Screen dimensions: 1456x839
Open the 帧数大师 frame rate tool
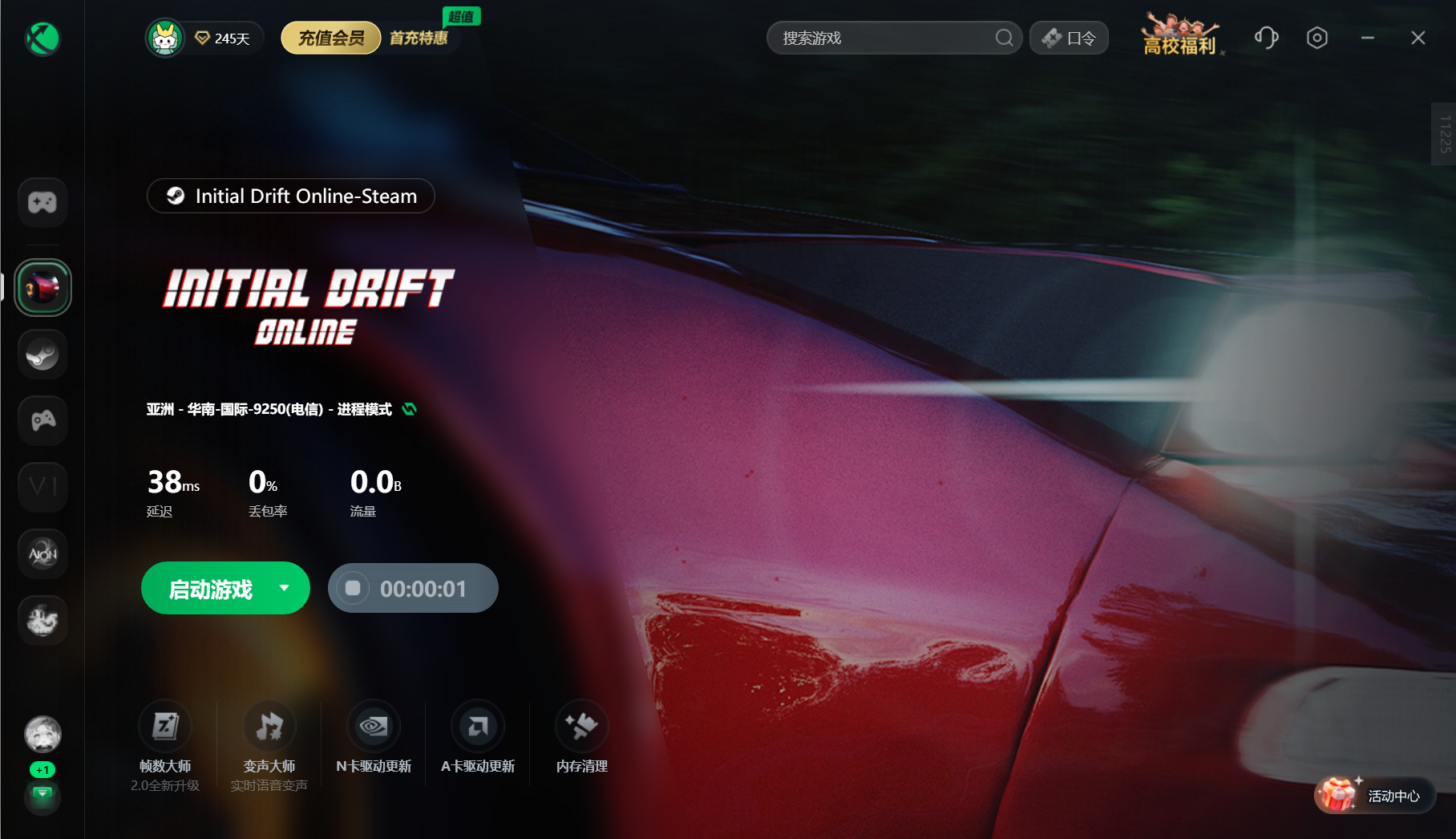(165, 728)
